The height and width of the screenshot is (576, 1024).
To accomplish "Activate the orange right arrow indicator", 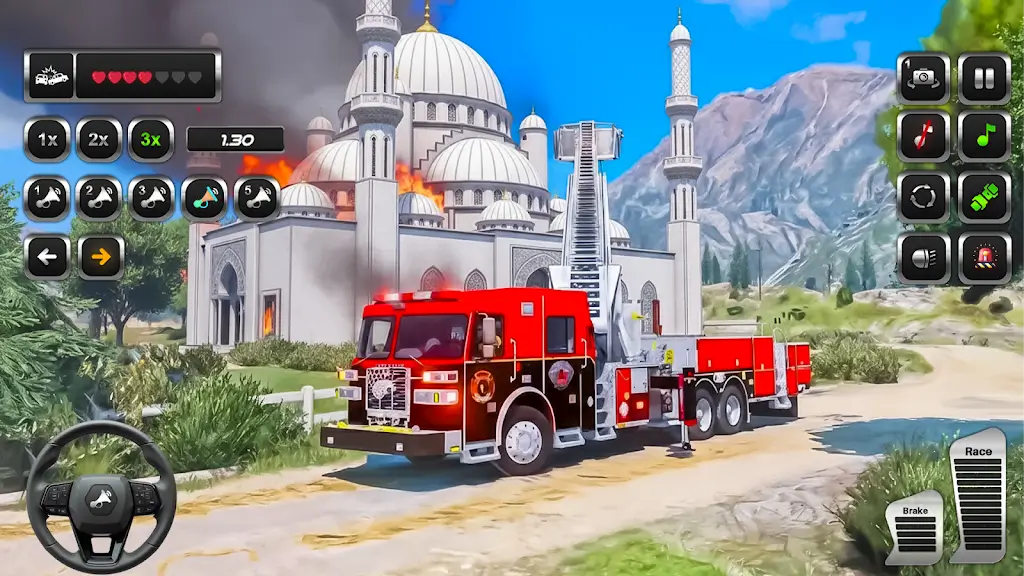I will click(x=100, y=257).
